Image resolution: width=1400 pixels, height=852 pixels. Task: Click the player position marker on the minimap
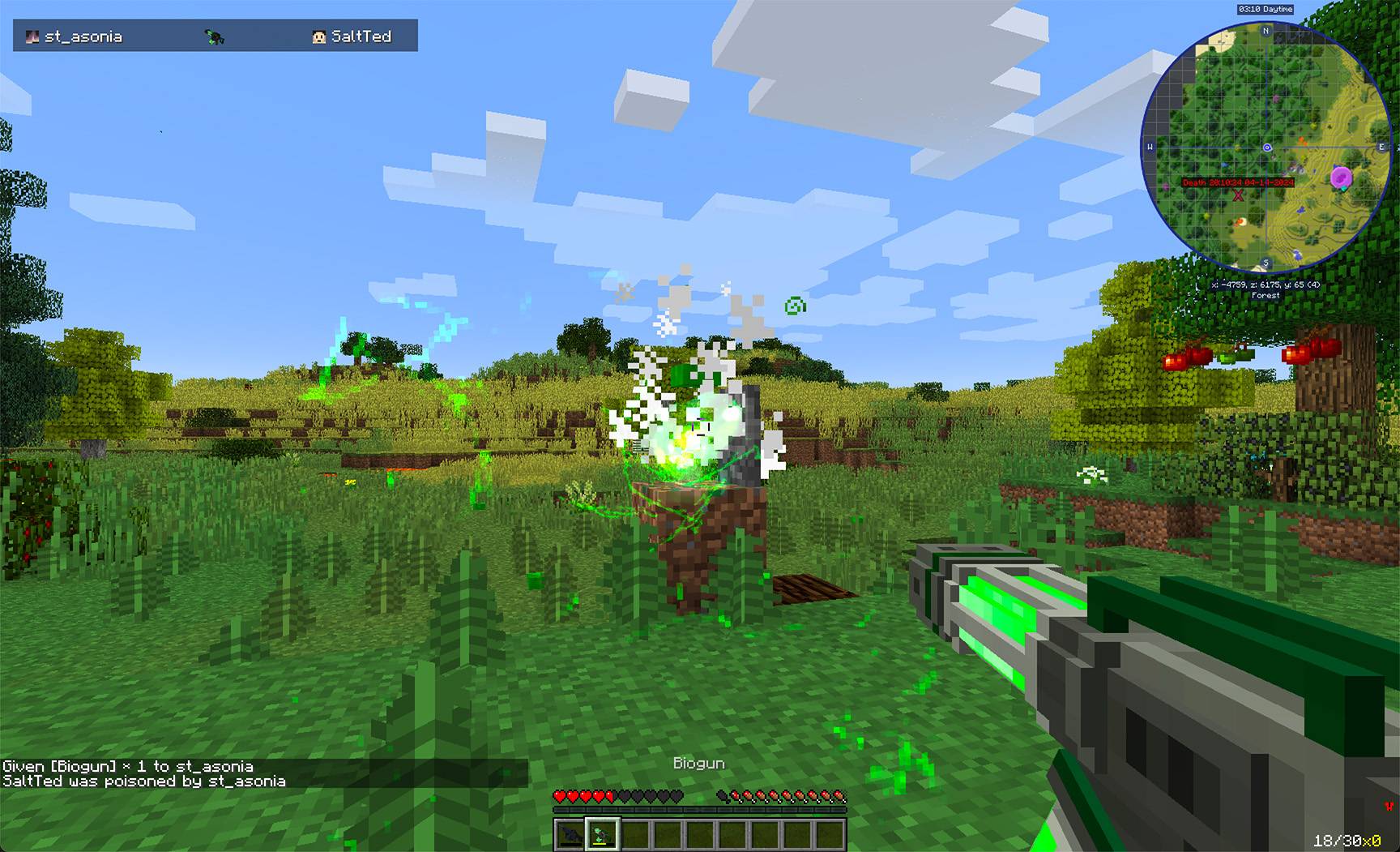[1267, 148]
